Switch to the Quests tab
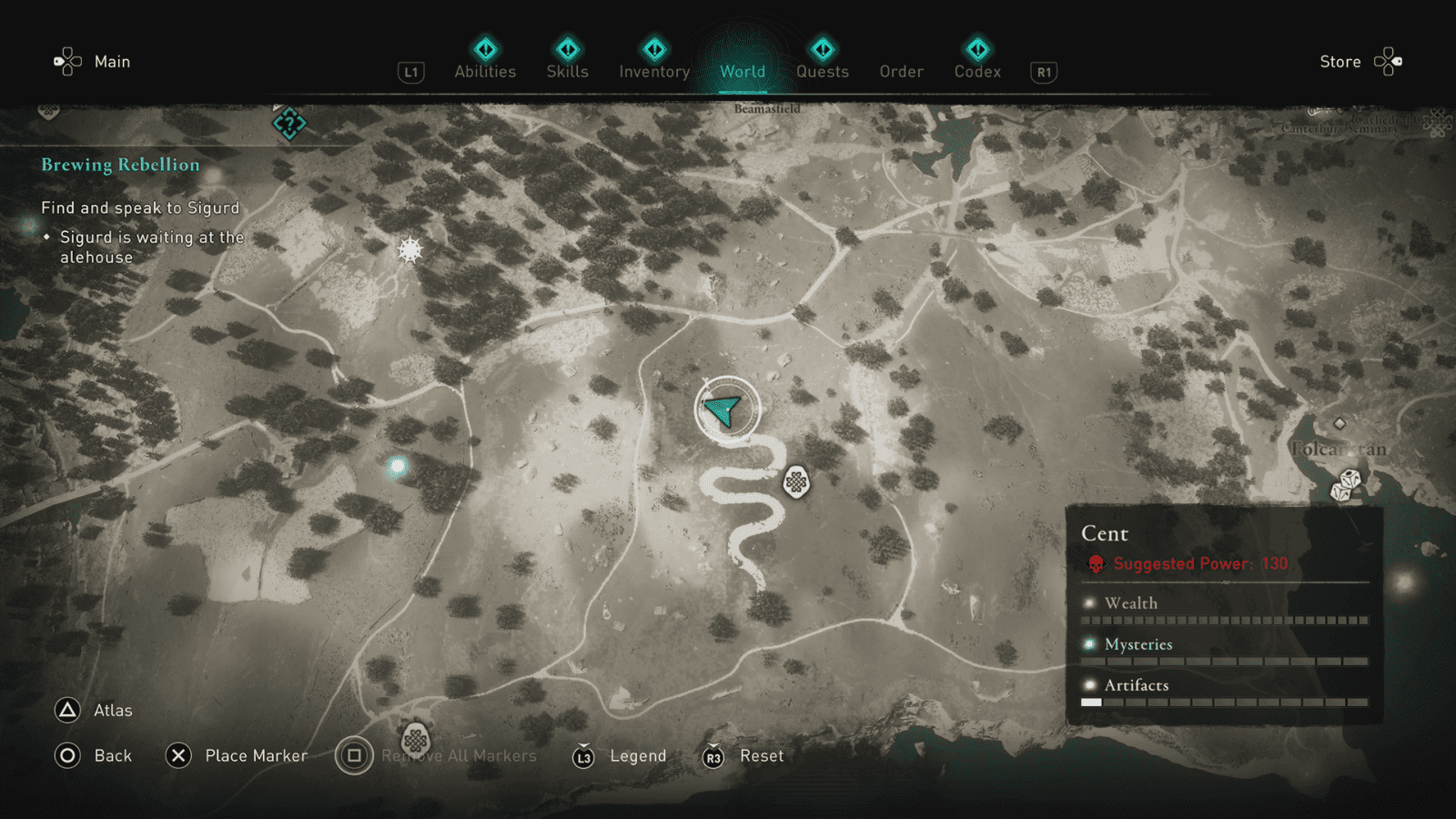The image size is (1456, 819). [822, 71]
